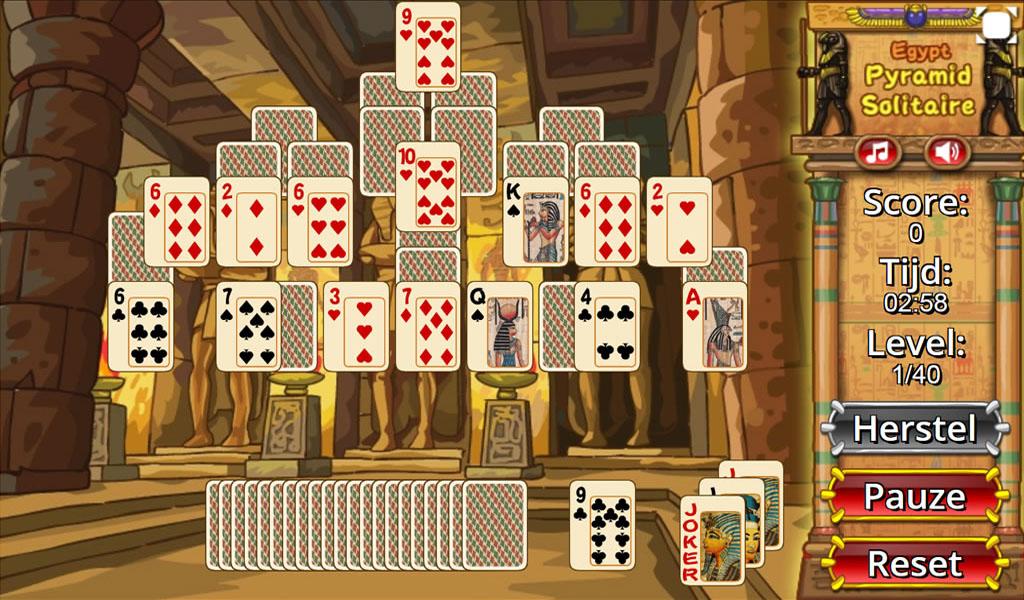
Task: Select the 2 of hearts card
Action: tap(679, 222)
